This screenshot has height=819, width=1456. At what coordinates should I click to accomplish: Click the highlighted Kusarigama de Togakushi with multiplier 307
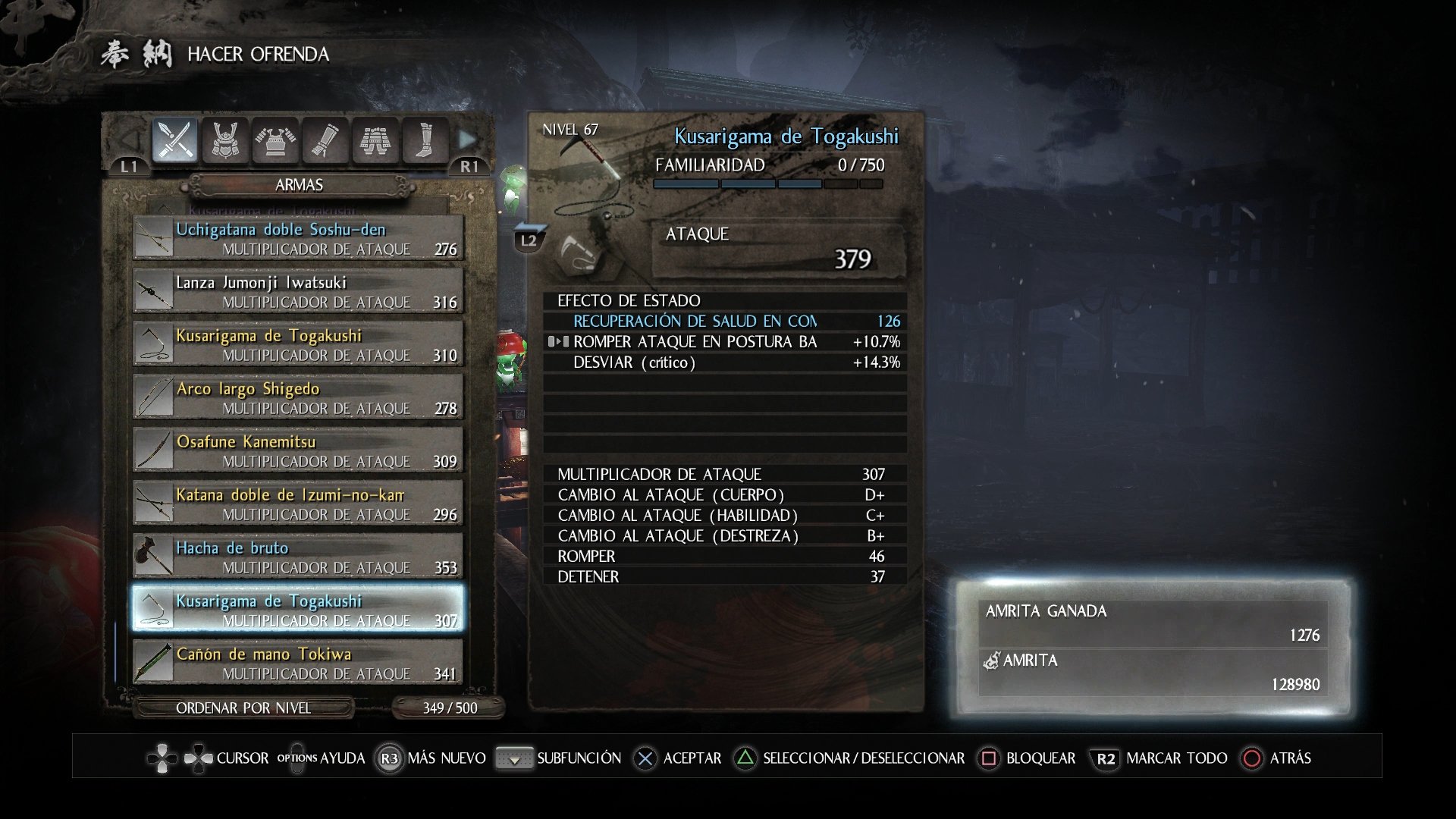point(298,610)
